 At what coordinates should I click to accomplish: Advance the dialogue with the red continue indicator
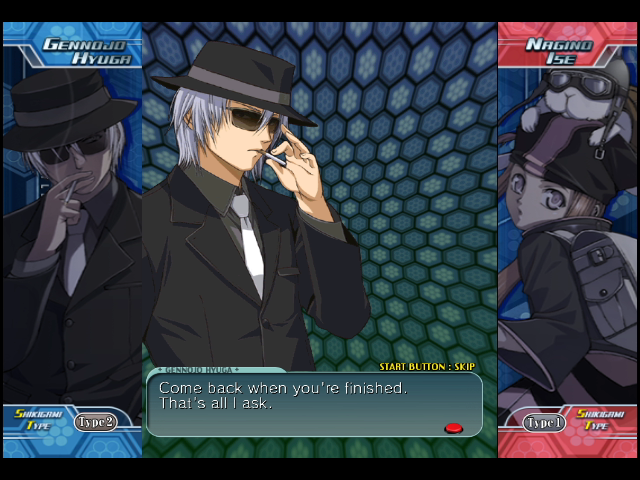pos(453,428)
